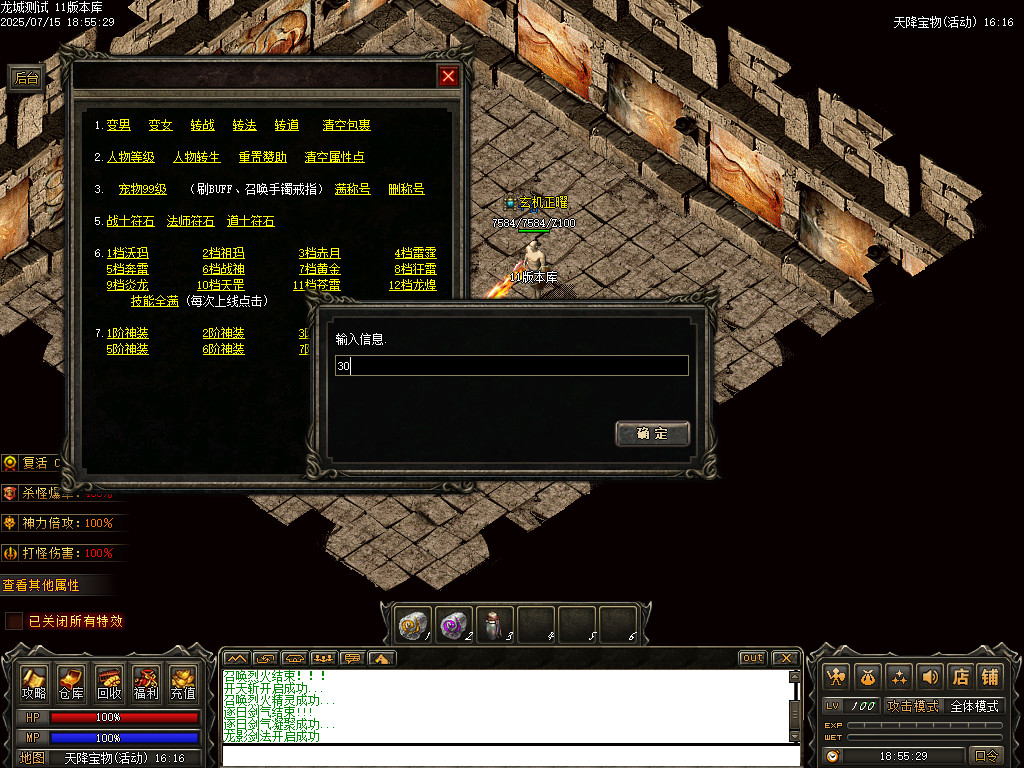The width and height of the screenshot is (1024, 768).
Task: Click the chat panel's out button
Action: (753, 658)
